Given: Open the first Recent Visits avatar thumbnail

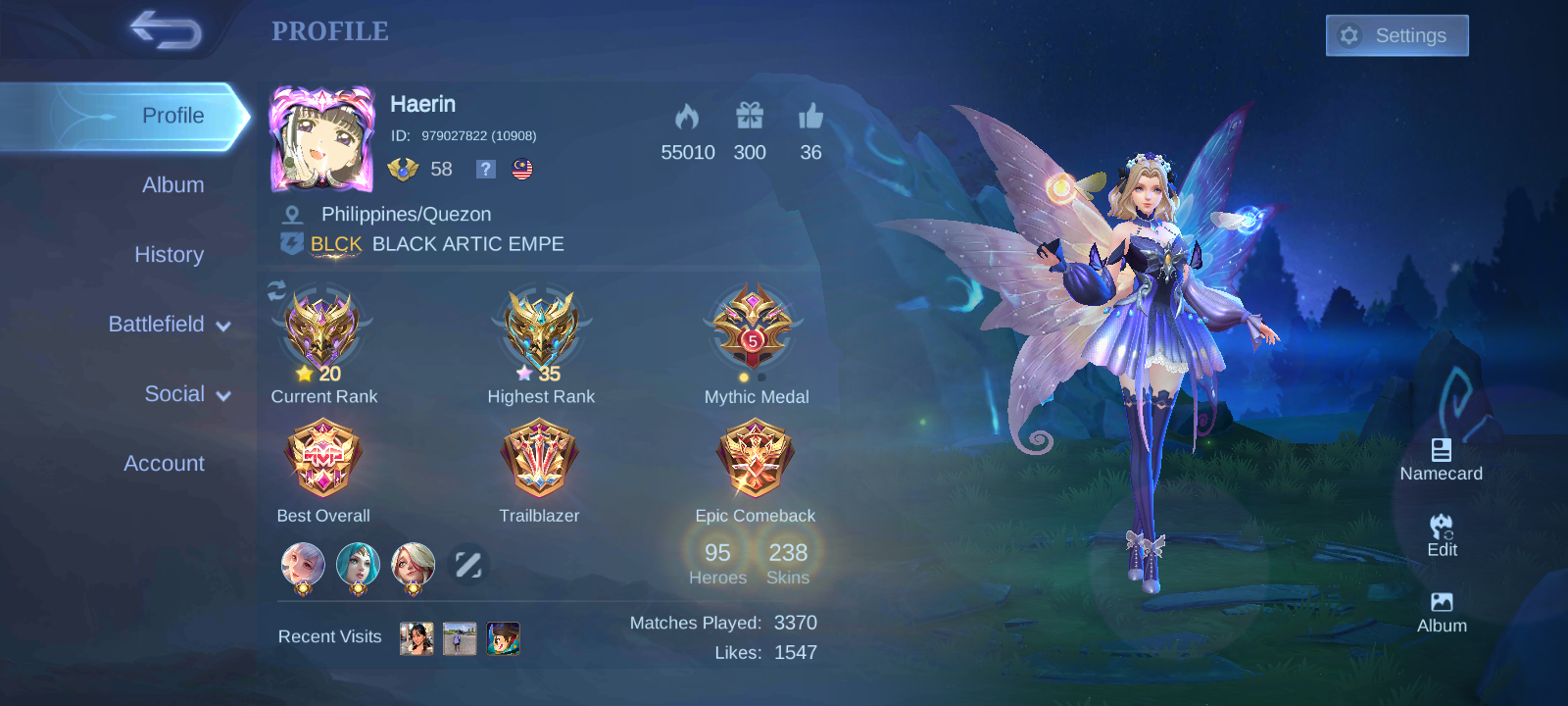Looking at the screenshot, I should point(416,637).
